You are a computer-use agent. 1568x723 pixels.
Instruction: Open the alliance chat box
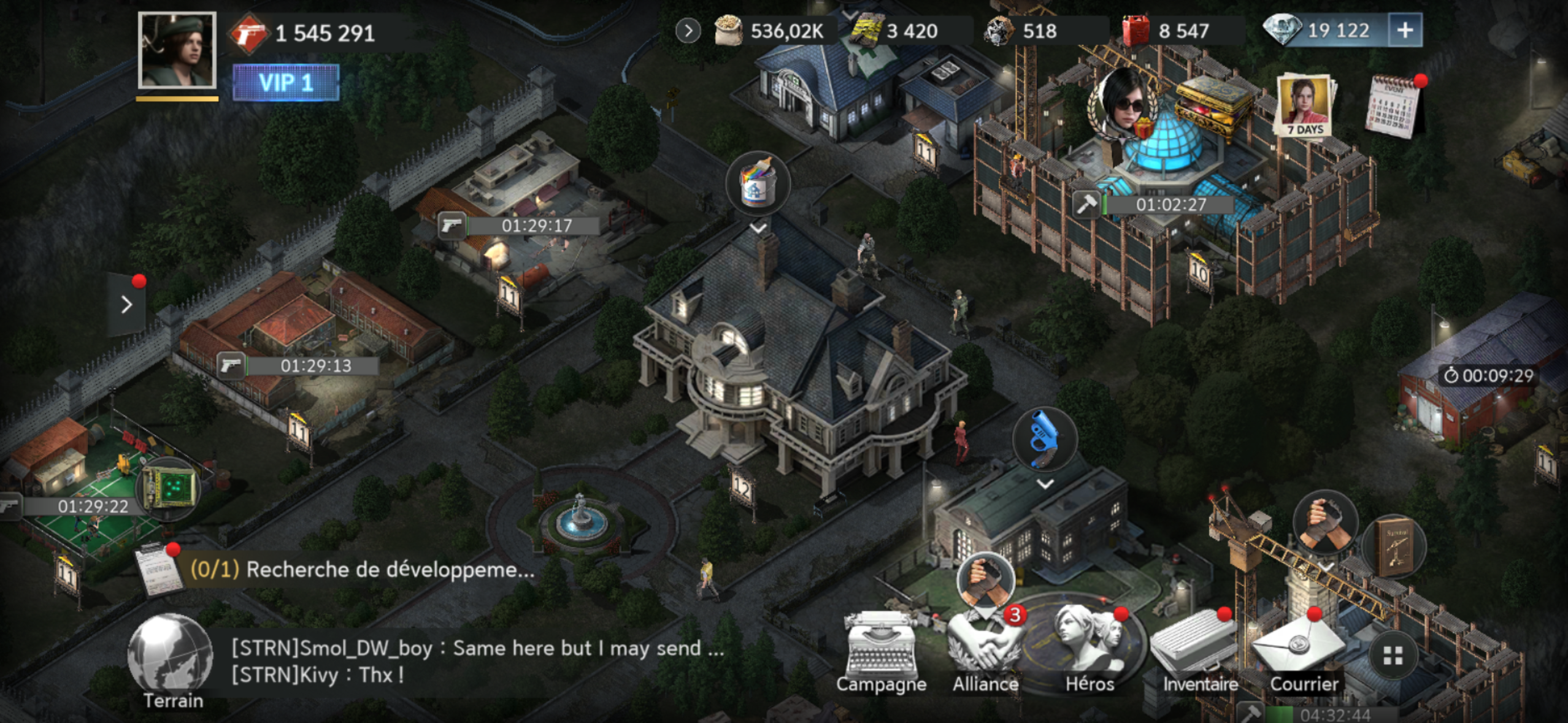point(477,662)
